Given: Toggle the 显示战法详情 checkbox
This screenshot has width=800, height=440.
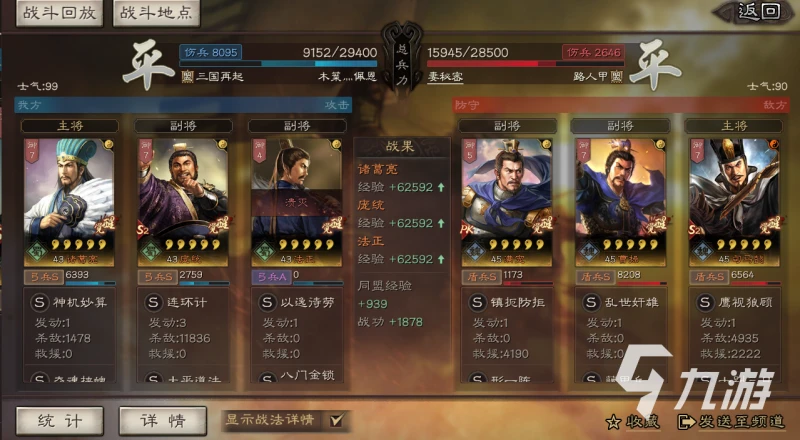Looking at the screenshot, I should click(x=336, y=420).
